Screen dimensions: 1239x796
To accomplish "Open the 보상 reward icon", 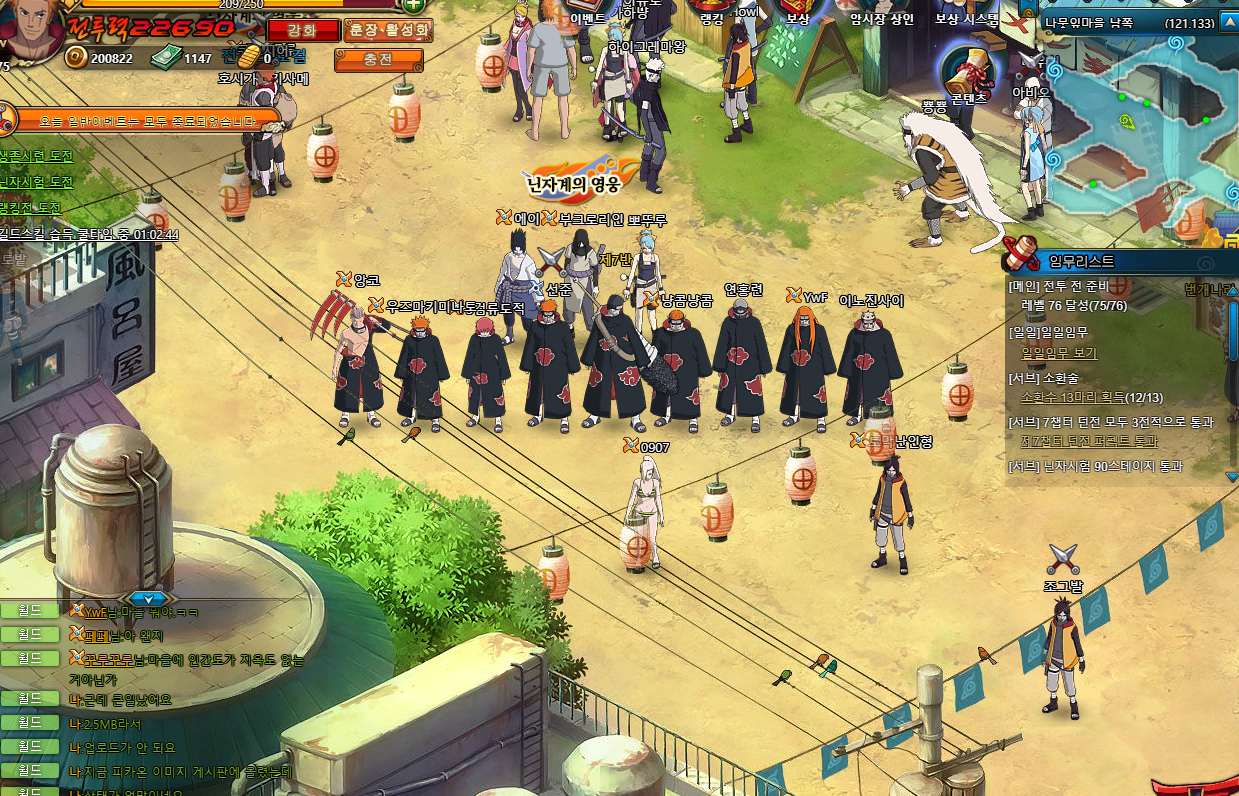I will (797, 10).
